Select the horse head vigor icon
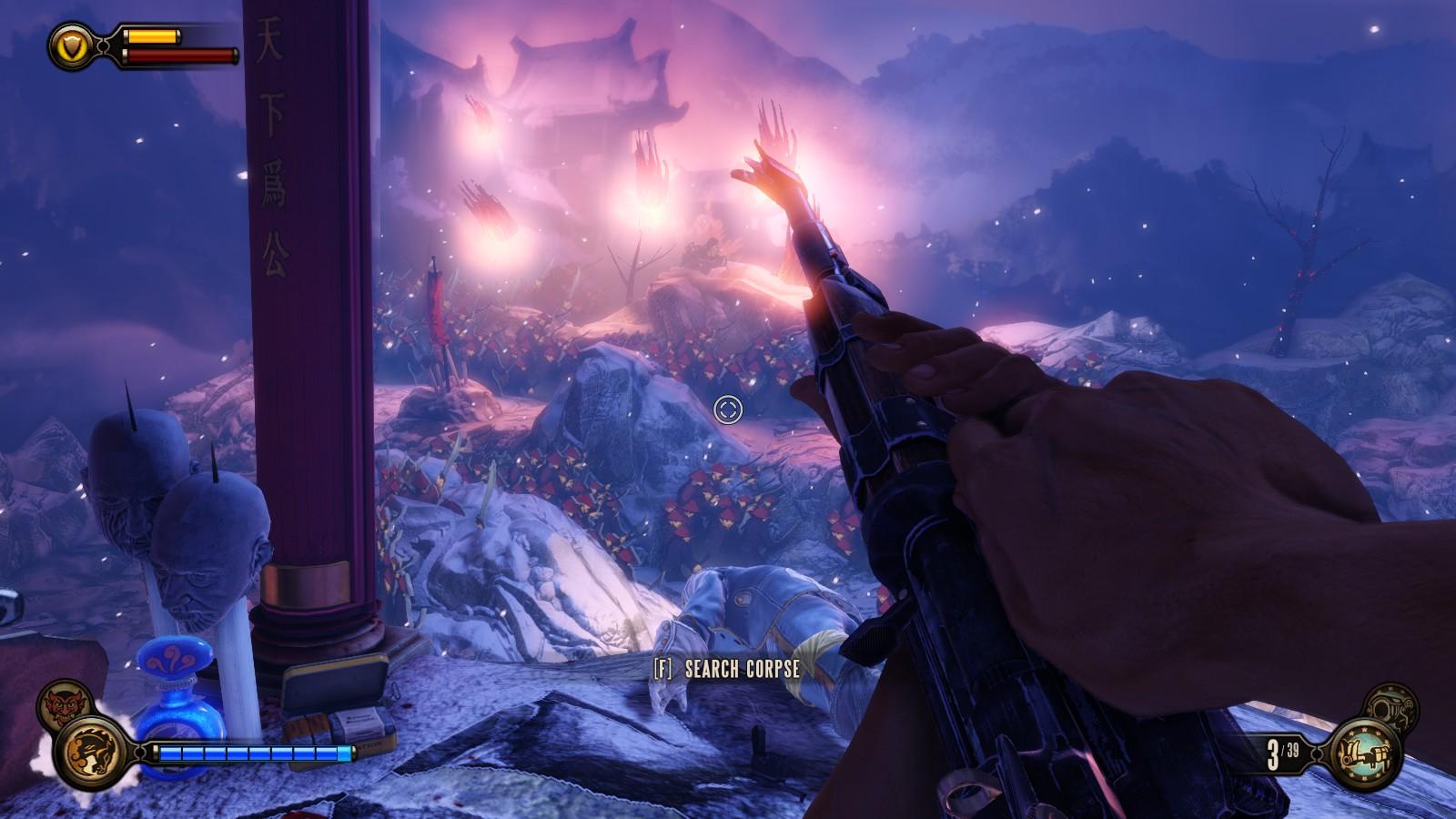This screenshot has width=1456, height=819. click(91, 752)
